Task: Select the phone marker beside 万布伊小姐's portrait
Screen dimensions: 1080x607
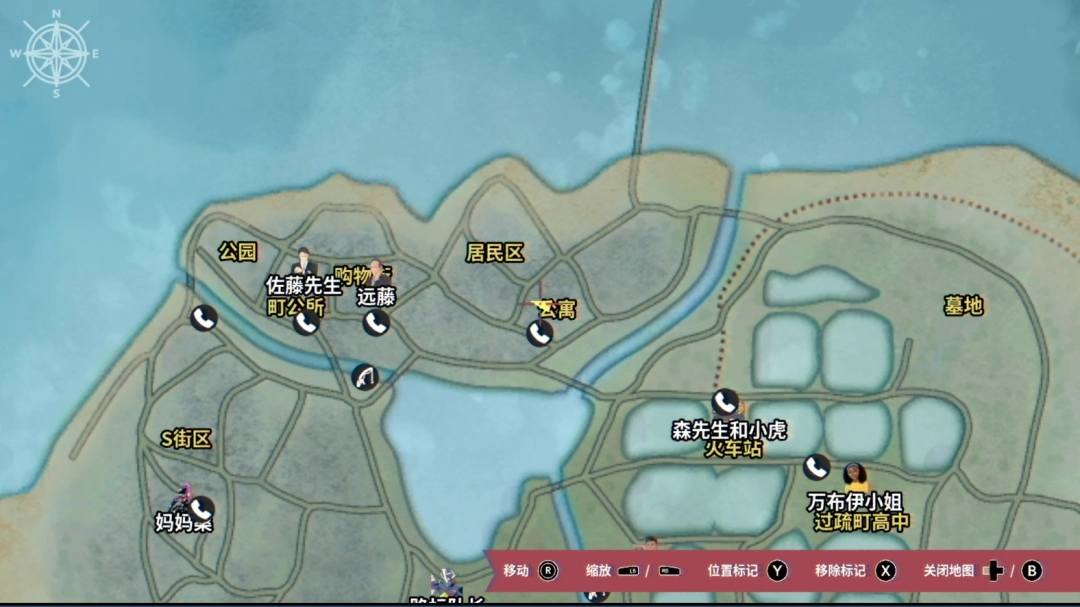Action: click(817, 467)
